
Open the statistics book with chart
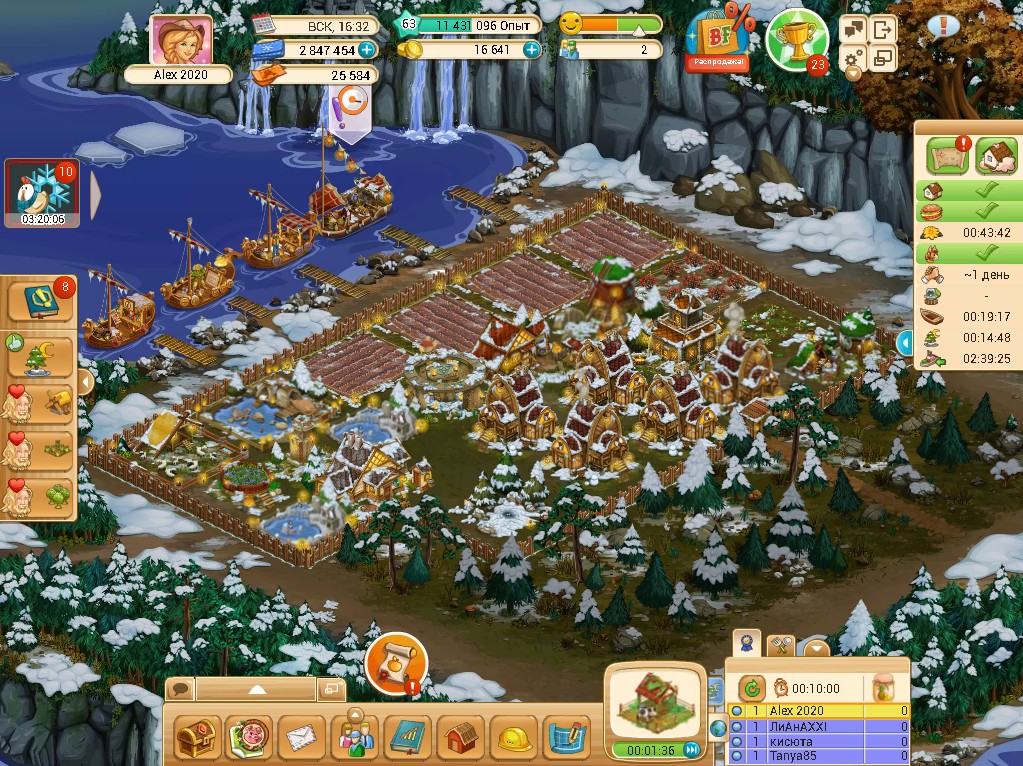coord(408,740)
